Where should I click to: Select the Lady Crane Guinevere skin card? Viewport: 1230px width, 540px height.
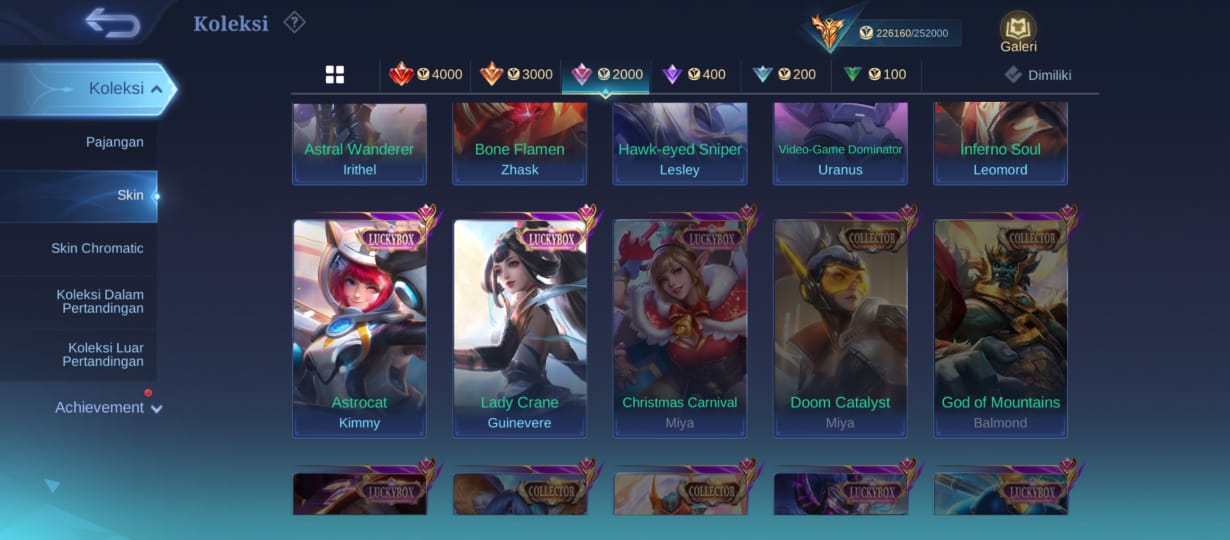coord(520,328)
